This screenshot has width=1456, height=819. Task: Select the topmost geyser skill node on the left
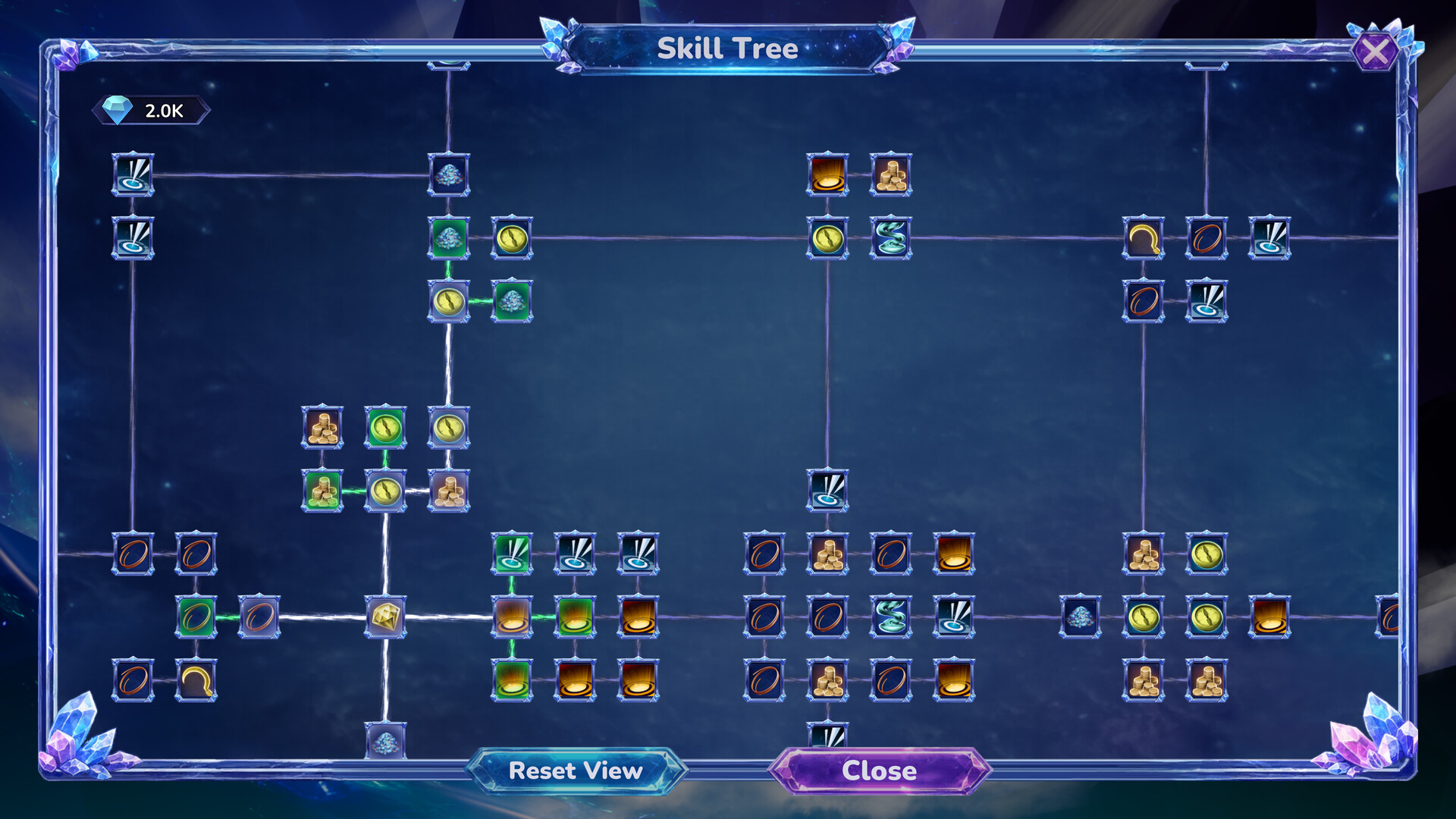[133, 175]
